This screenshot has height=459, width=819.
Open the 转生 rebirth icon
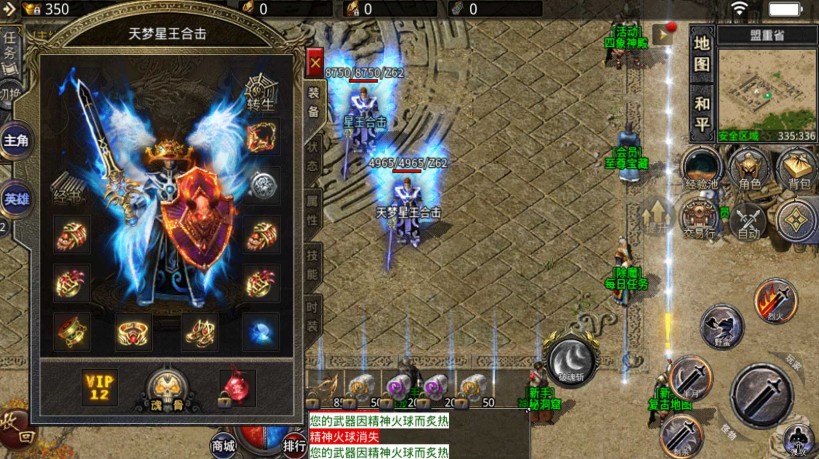(262, 91)
